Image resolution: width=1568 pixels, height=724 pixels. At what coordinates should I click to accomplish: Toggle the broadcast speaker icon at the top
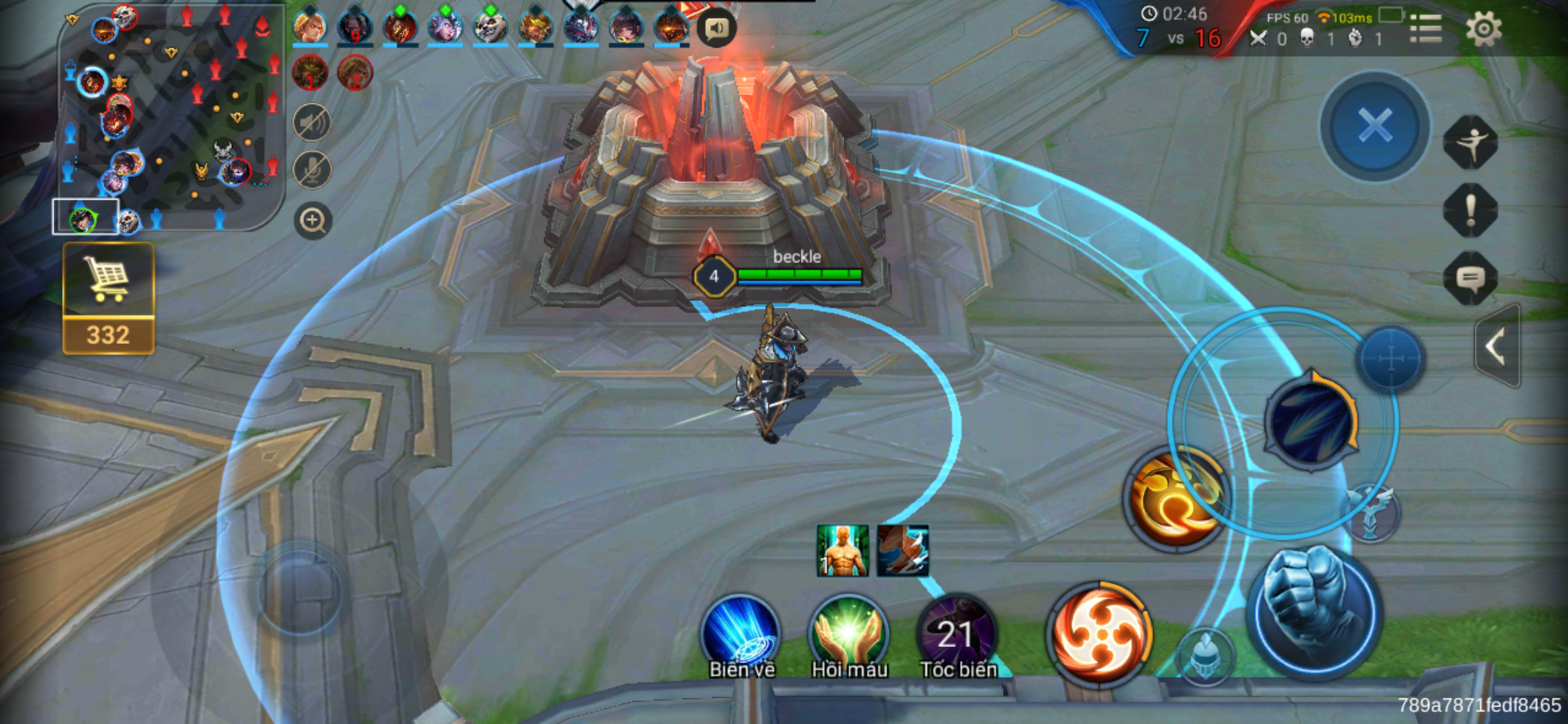pyautogui.click(x=716, y=28)
